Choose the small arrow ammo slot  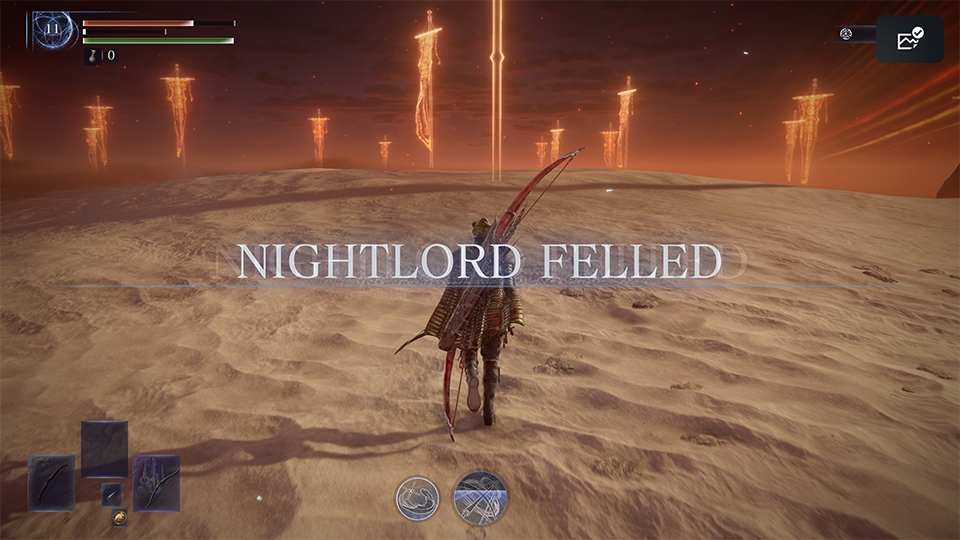click(x=111, y=493)
